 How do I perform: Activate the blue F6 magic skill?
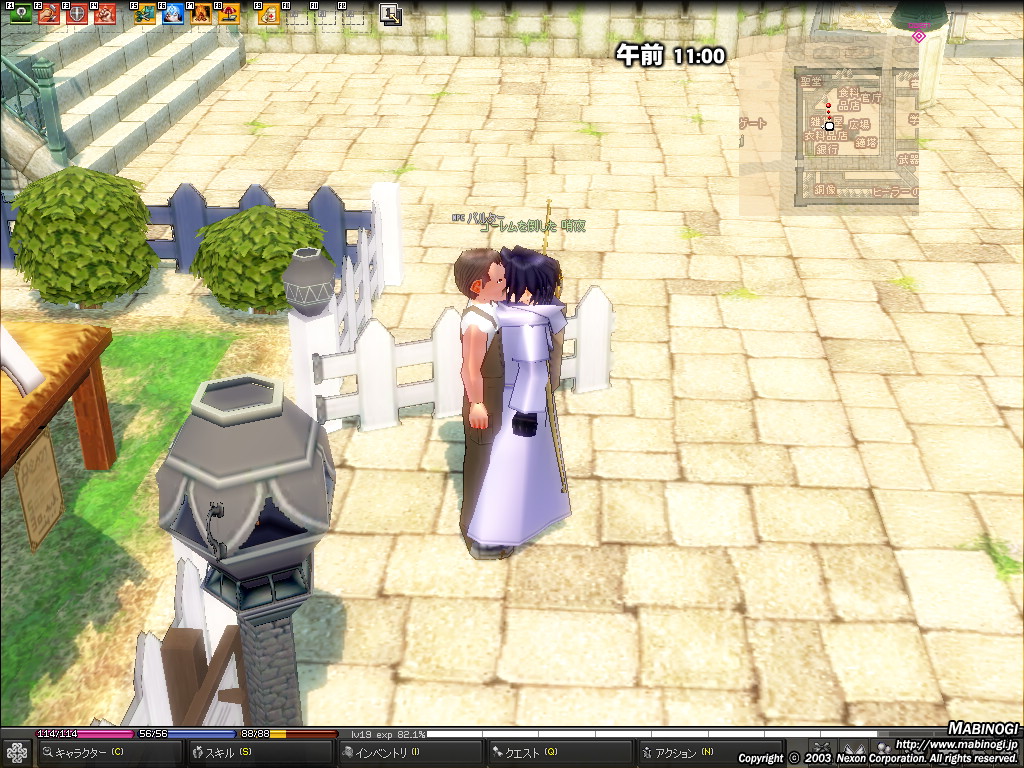coord(172,14)
